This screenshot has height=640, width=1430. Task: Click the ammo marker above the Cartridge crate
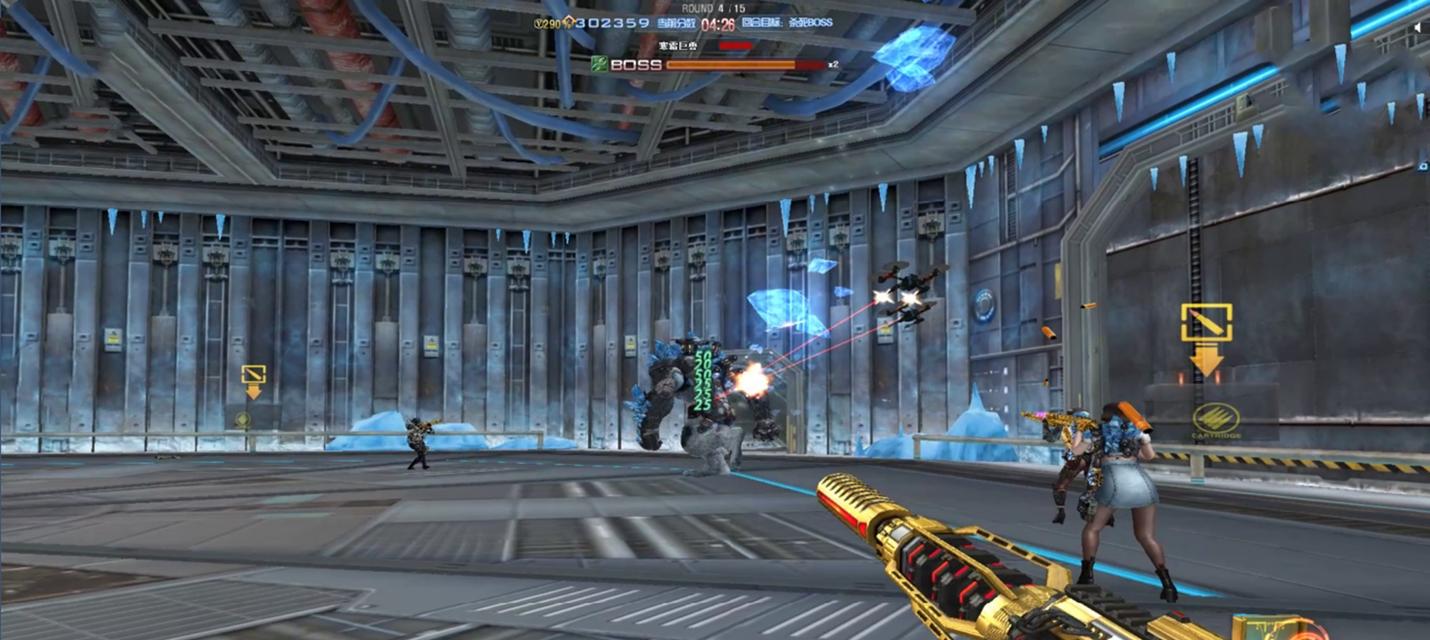click(1206, 323)
